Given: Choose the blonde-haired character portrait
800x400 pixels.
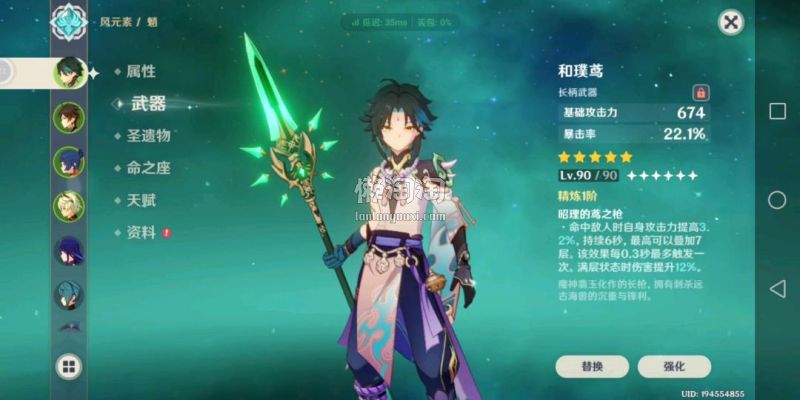Looking at the screenshot, I should coord(69,206).
